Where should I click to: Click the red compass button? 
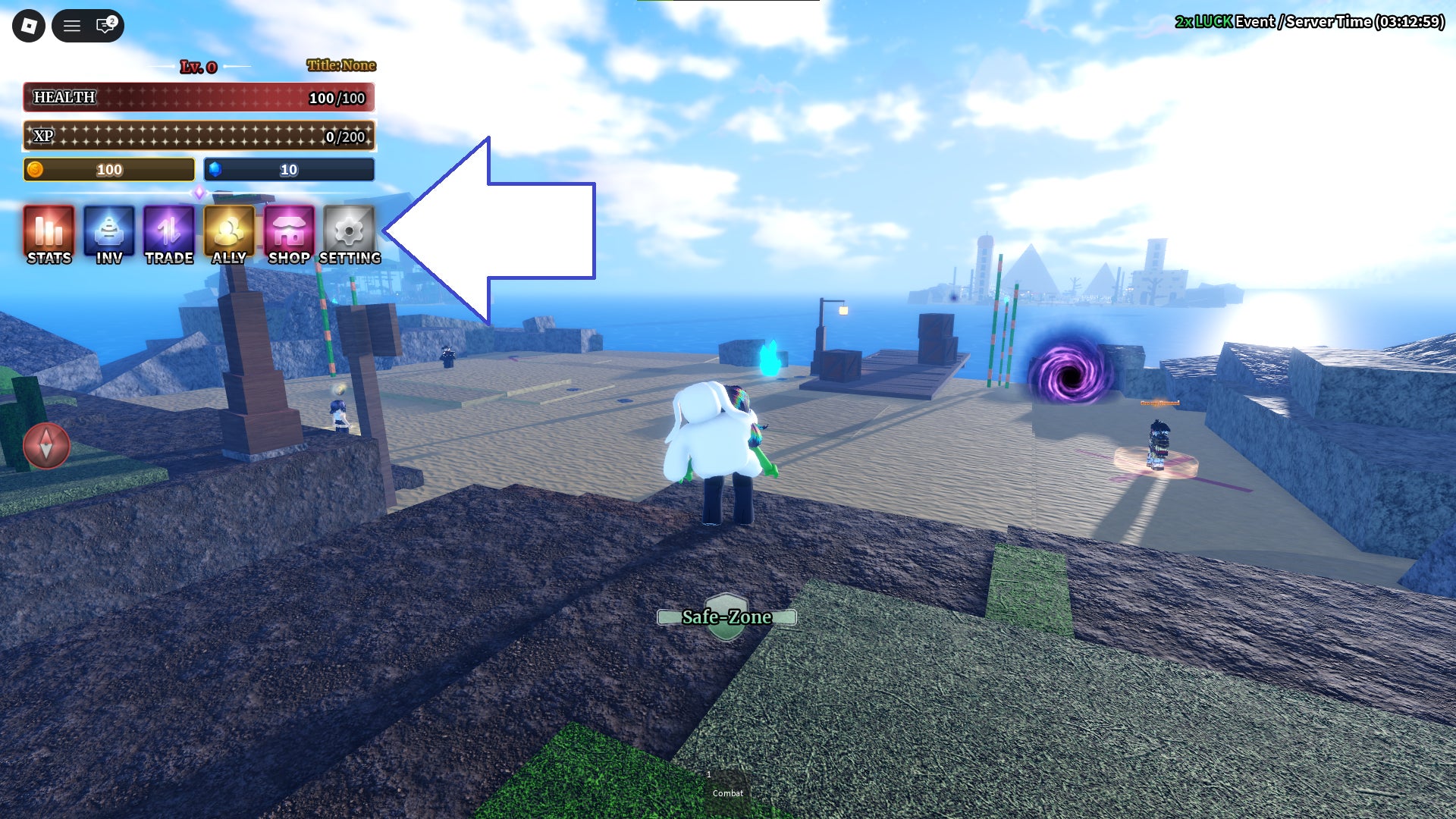coord(46,445)
